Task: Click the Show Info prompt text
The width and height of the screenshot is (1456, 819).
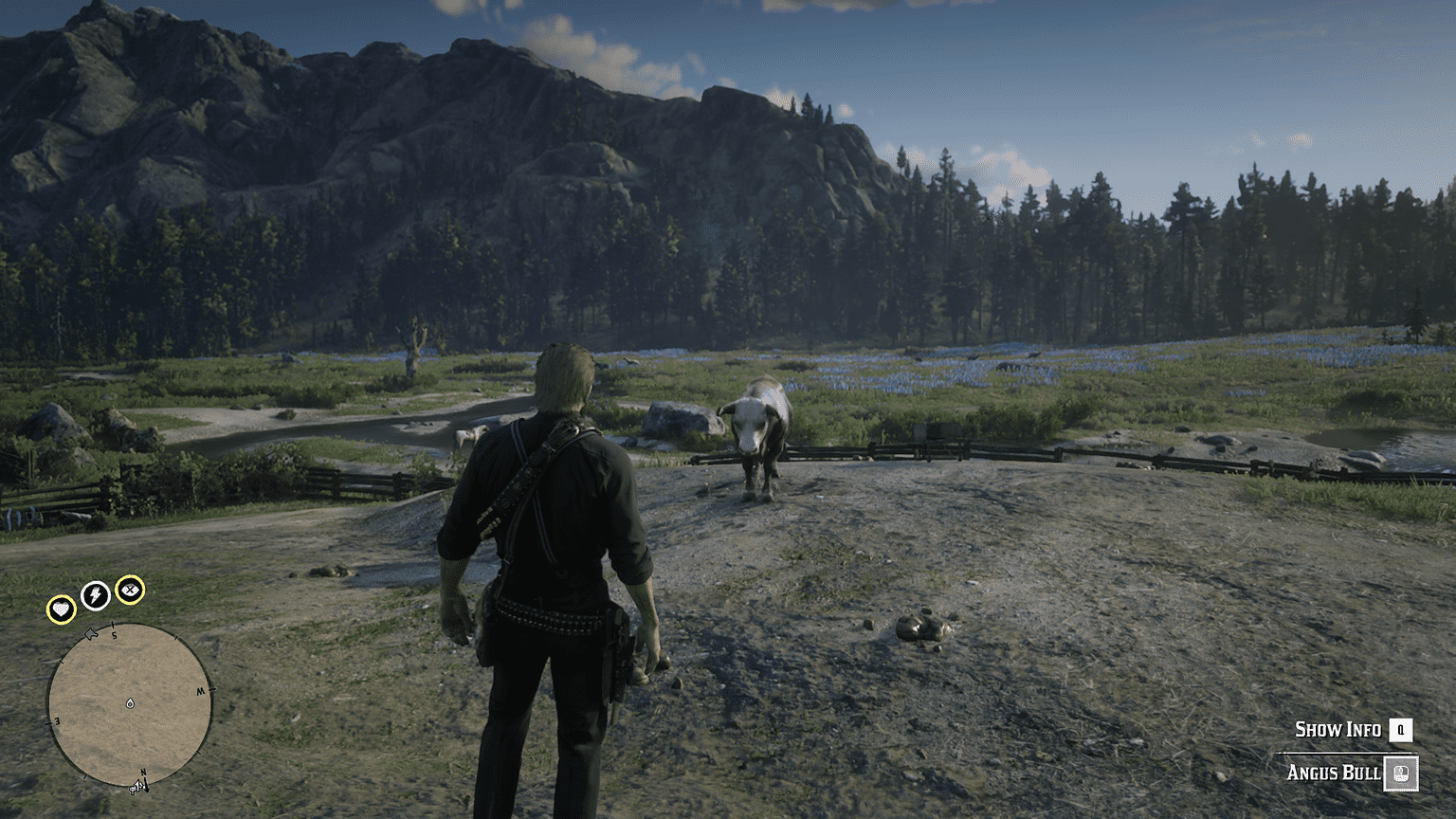Action: (1338, 728)
